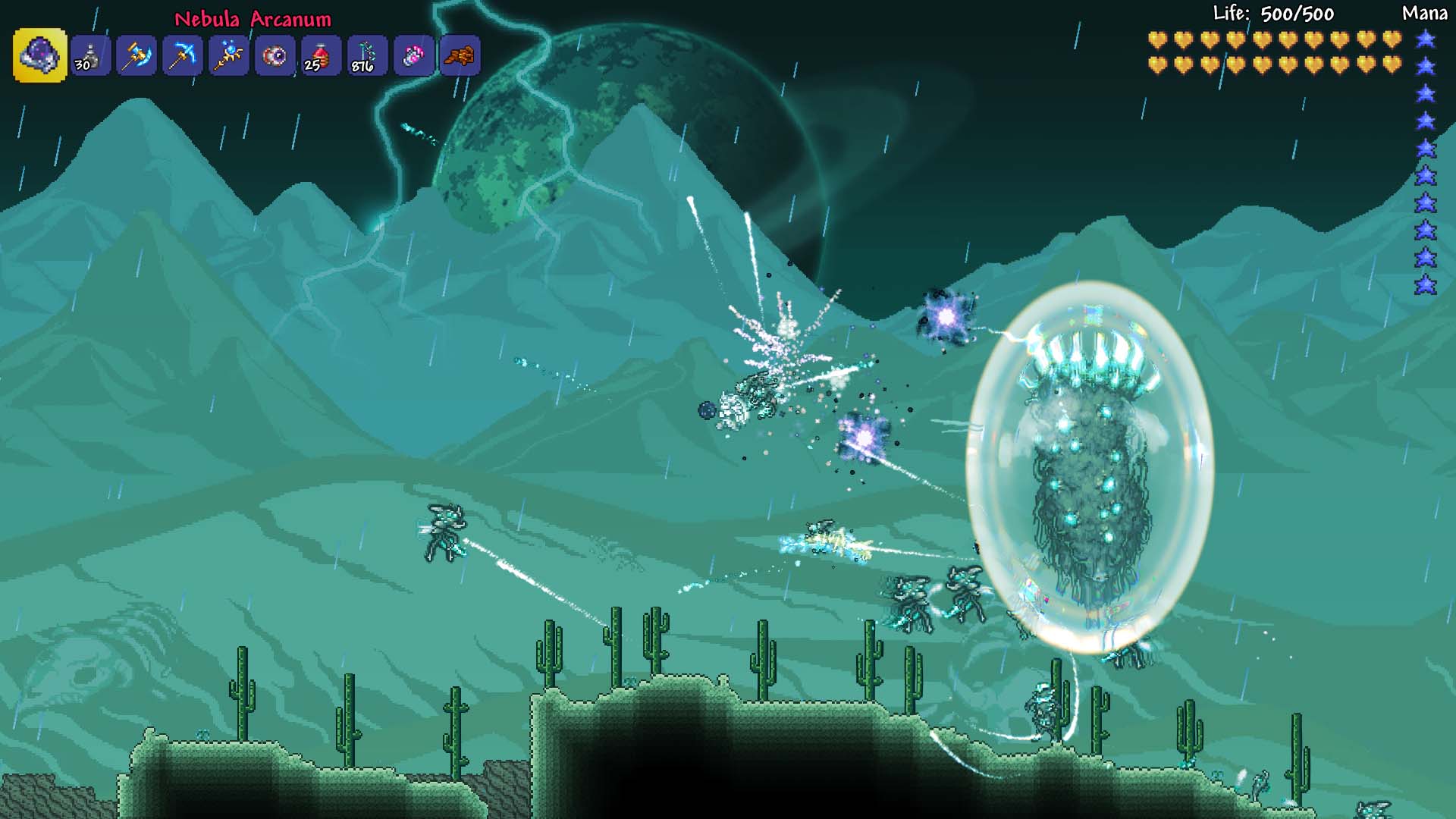This screenshot has width=1456, height=819.
Task: Select the eyeball item in the hotbar
Action: pos(275,55)
